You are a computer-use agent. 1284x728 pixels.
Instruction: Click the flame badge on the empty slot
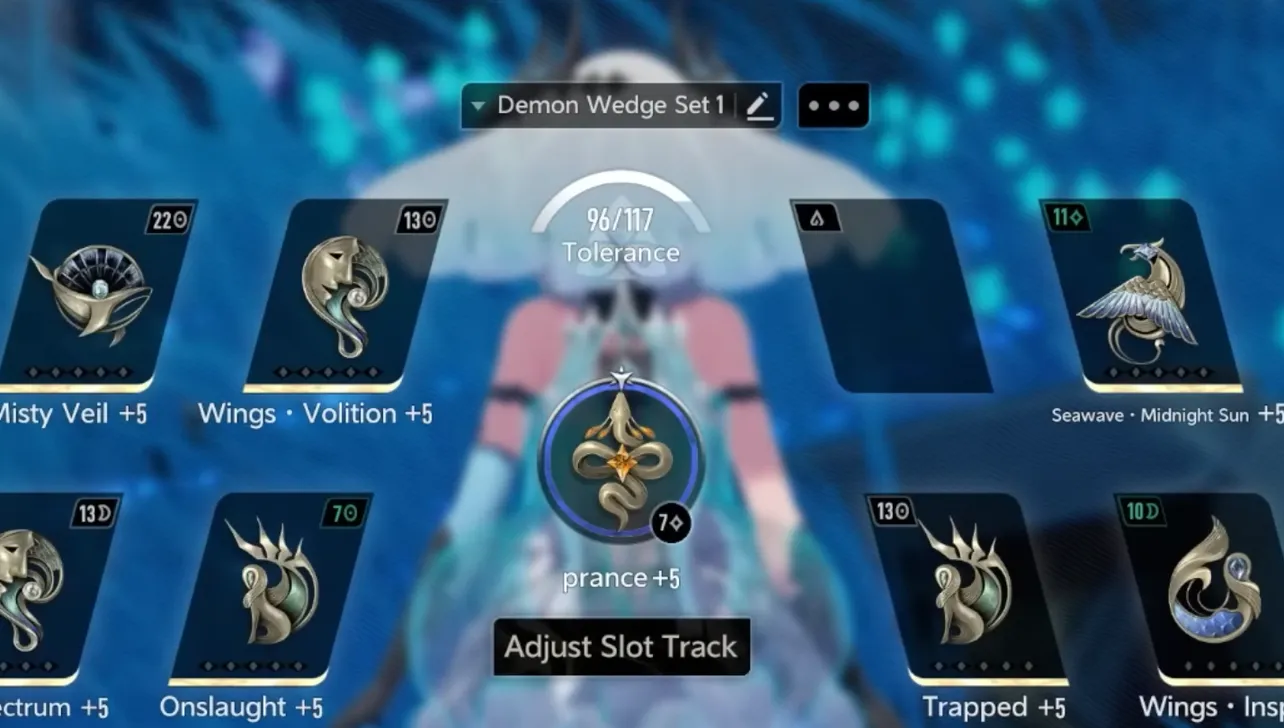(x=820, y=217)
